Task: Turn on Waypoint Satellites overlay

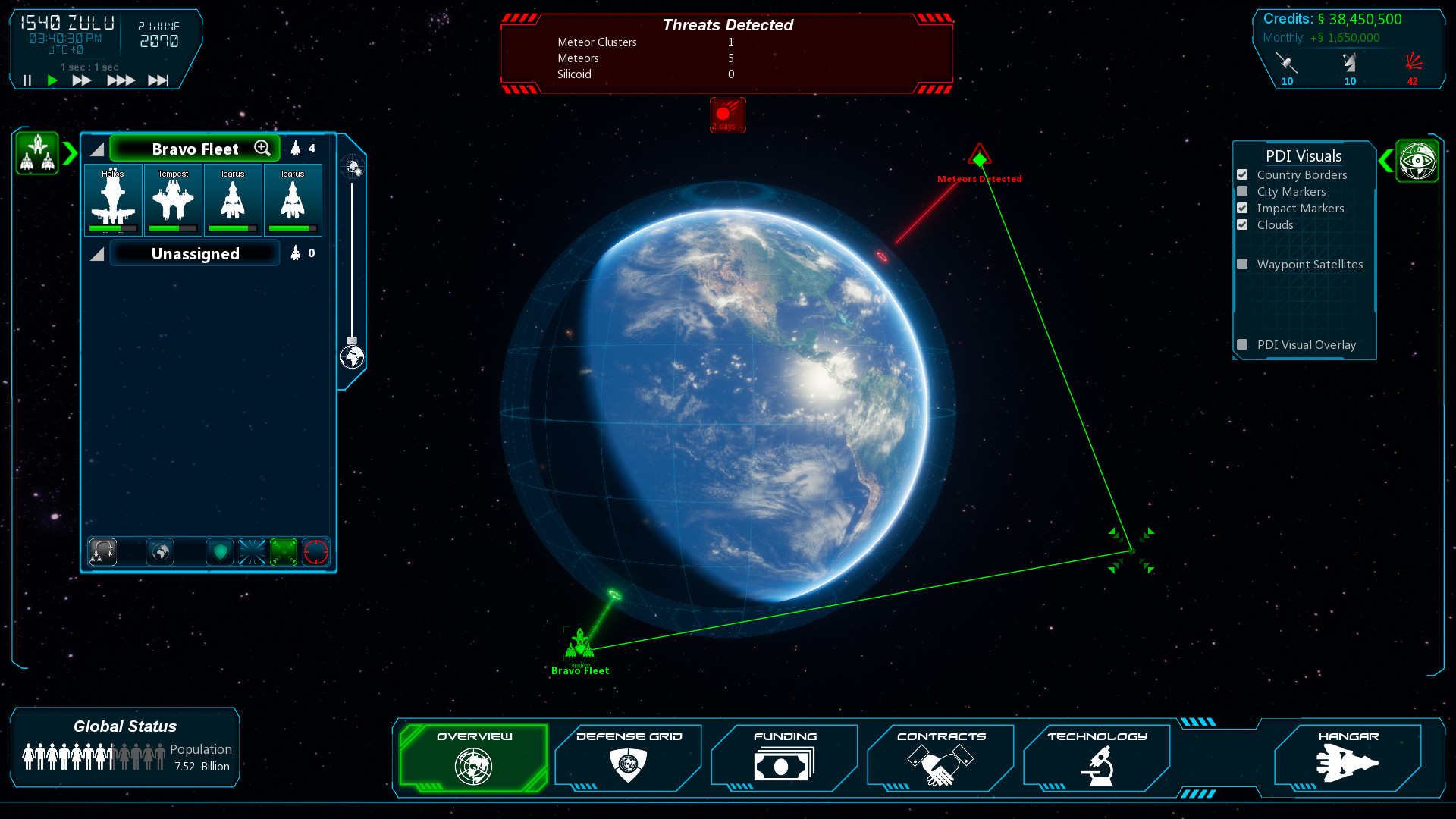Action: click(1242, 263)
